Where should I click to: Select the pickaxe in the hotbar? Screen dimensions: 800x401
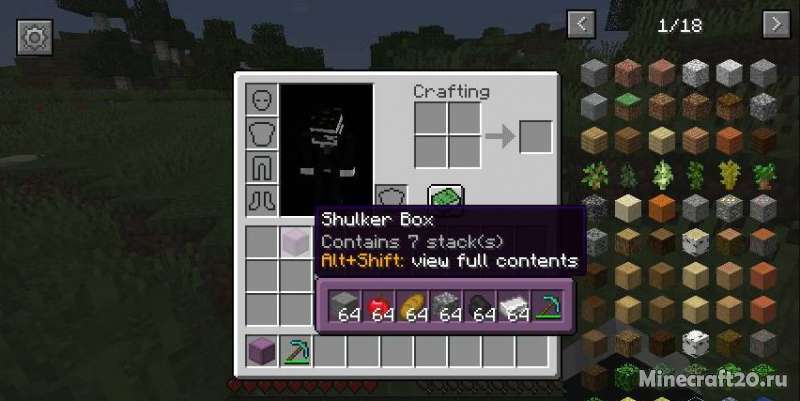tap(296, 351)
